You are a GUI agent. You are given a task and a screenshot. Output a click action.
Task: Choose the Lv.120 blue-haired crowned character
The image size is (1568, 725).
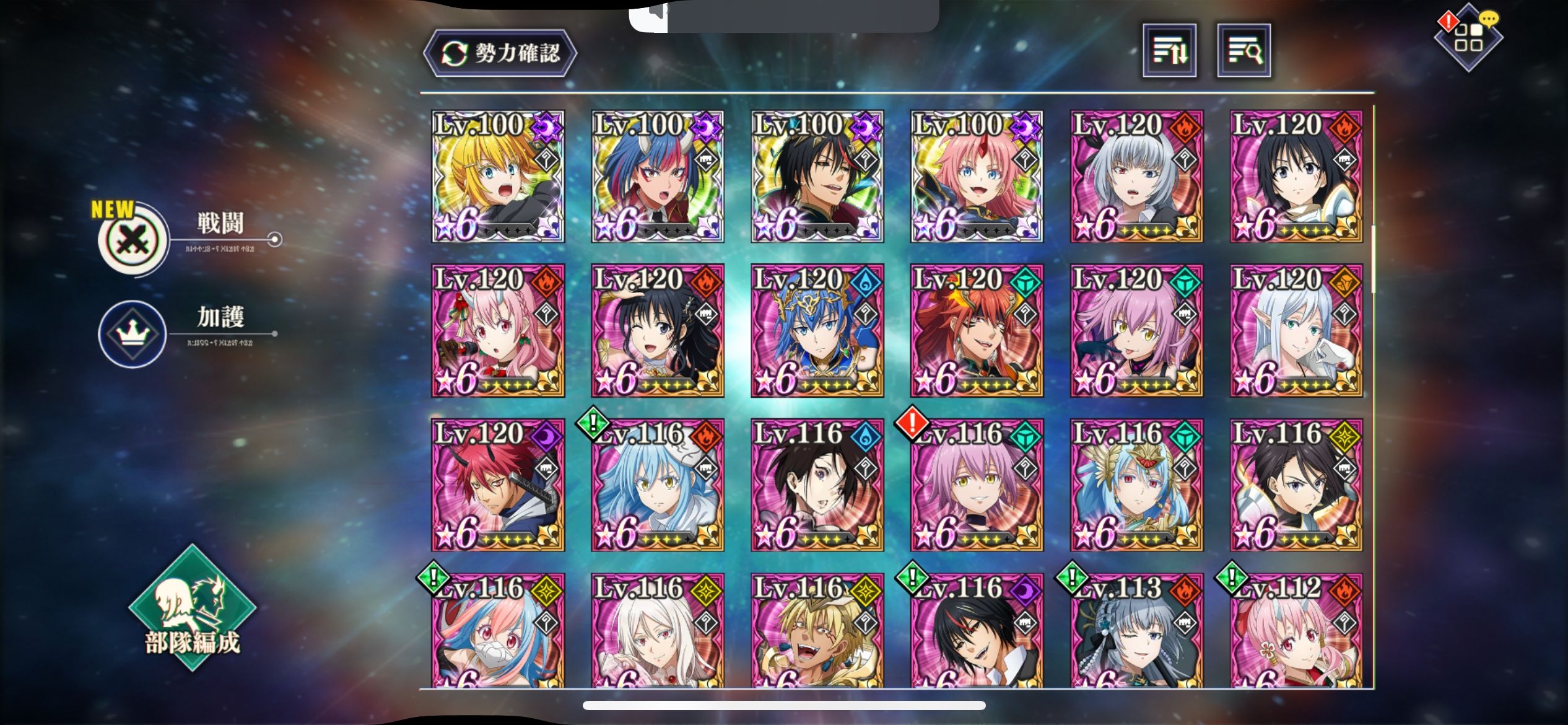click(817, 330)
